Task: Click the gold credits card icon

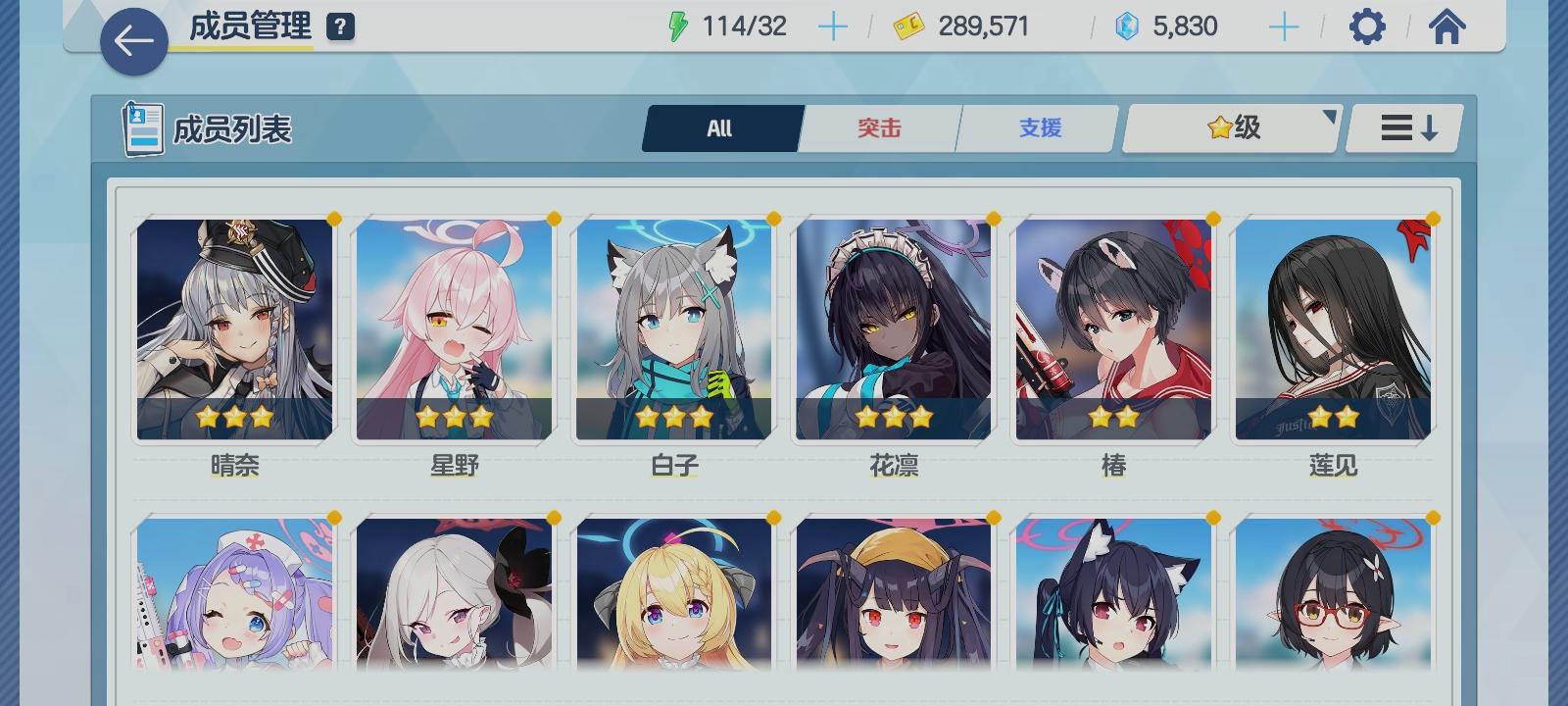Action: [x=906, y=26]
